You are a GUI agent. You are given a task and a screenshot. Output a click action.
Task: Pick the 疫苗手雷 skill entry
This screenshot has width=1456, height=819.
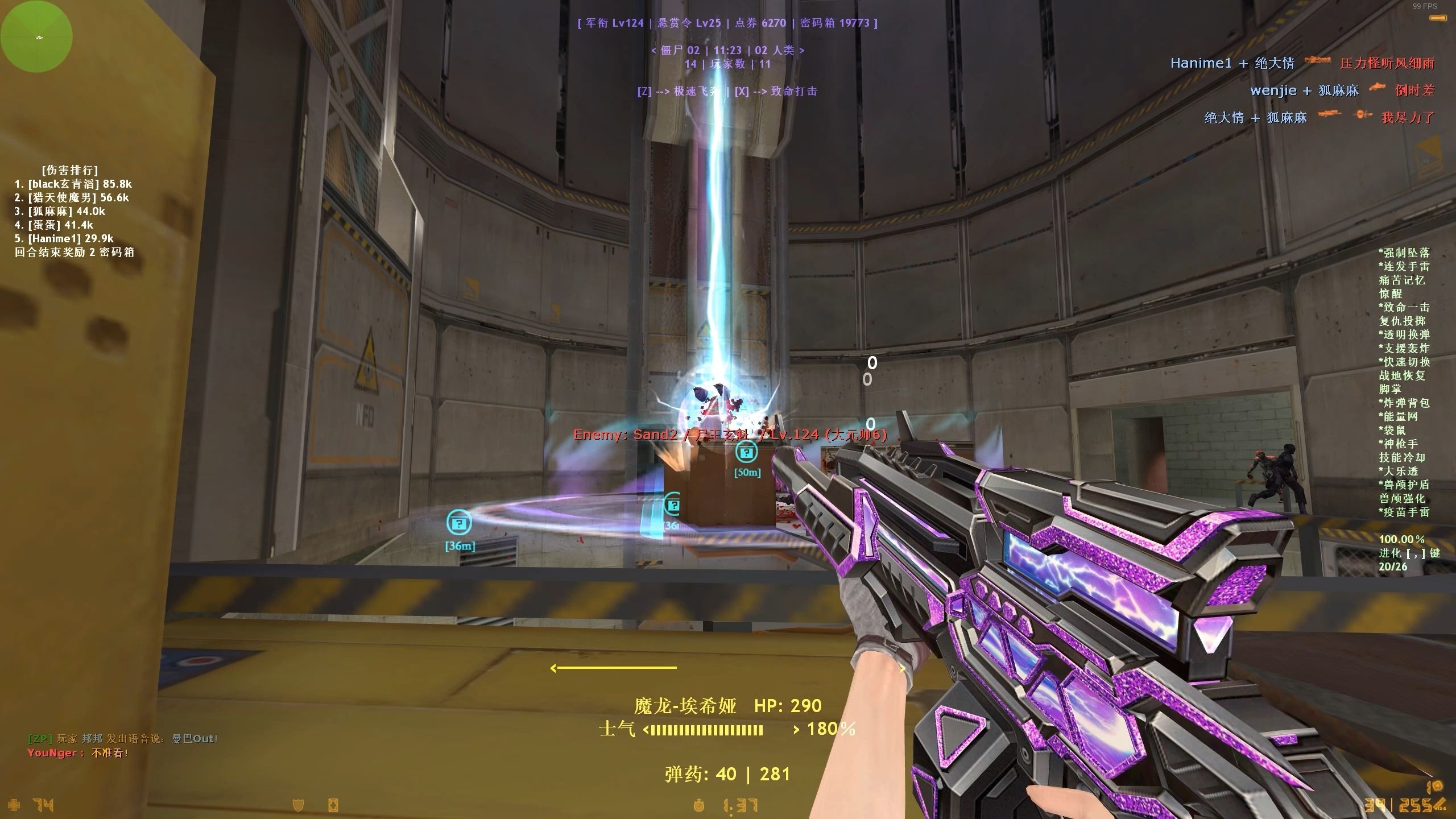1404,512
